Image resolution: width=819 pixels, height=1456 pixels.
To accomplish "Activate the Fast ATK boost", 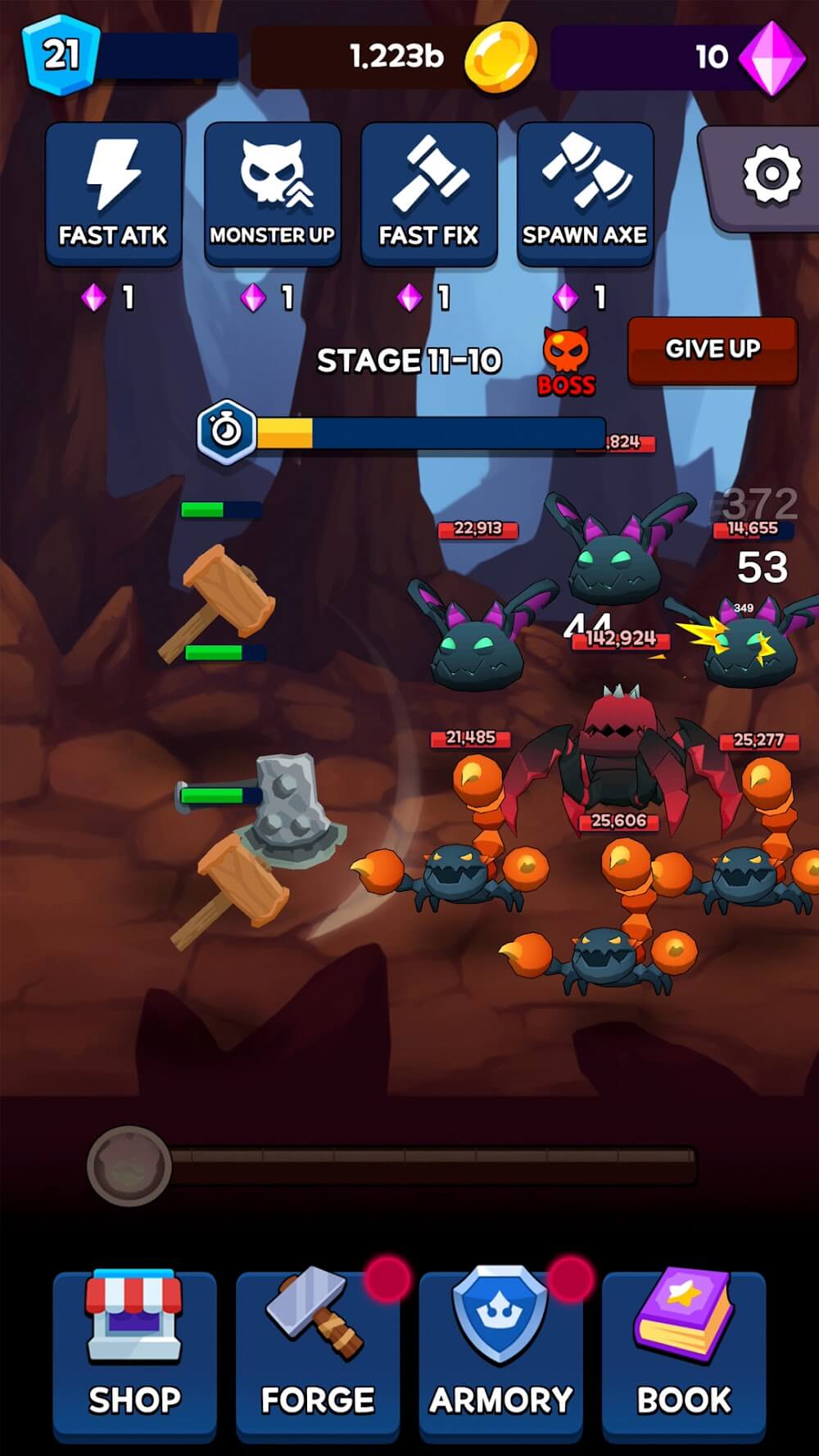I will point(113,194).
